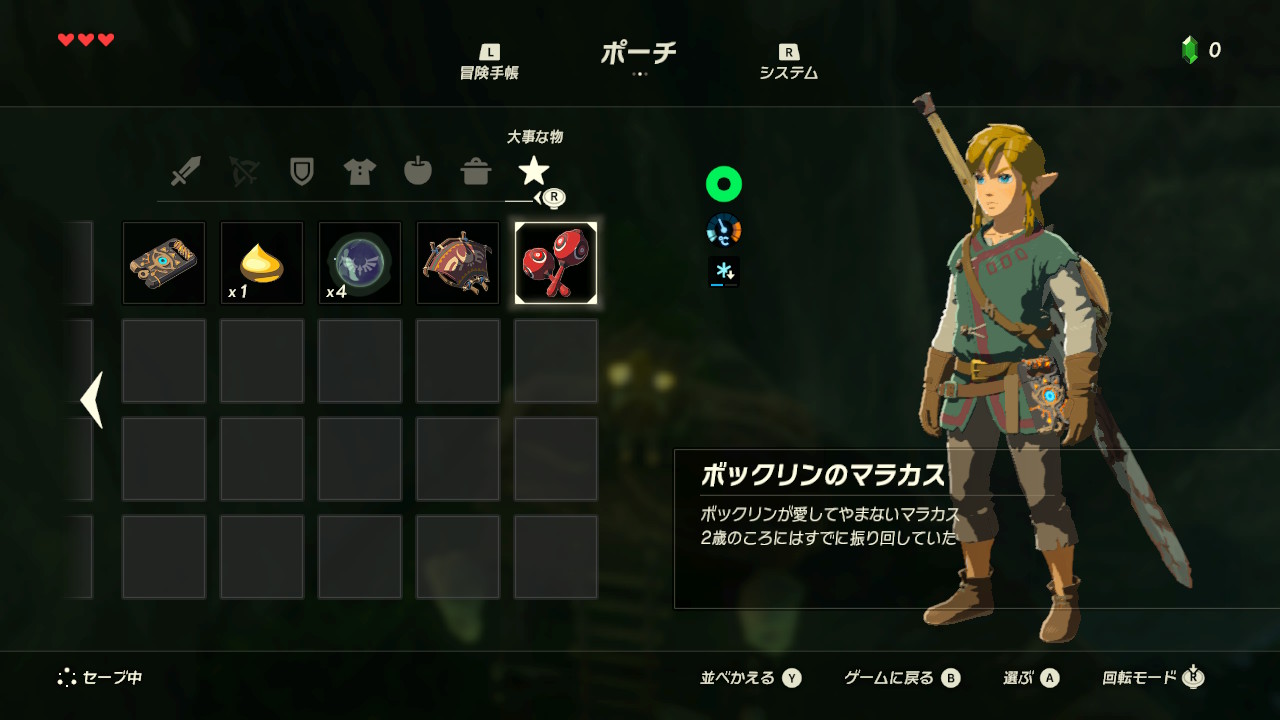This screenshot has height=720, width=1280.
Task: Choose the golden Korok seed slot
Action: (x=261, y=263)
